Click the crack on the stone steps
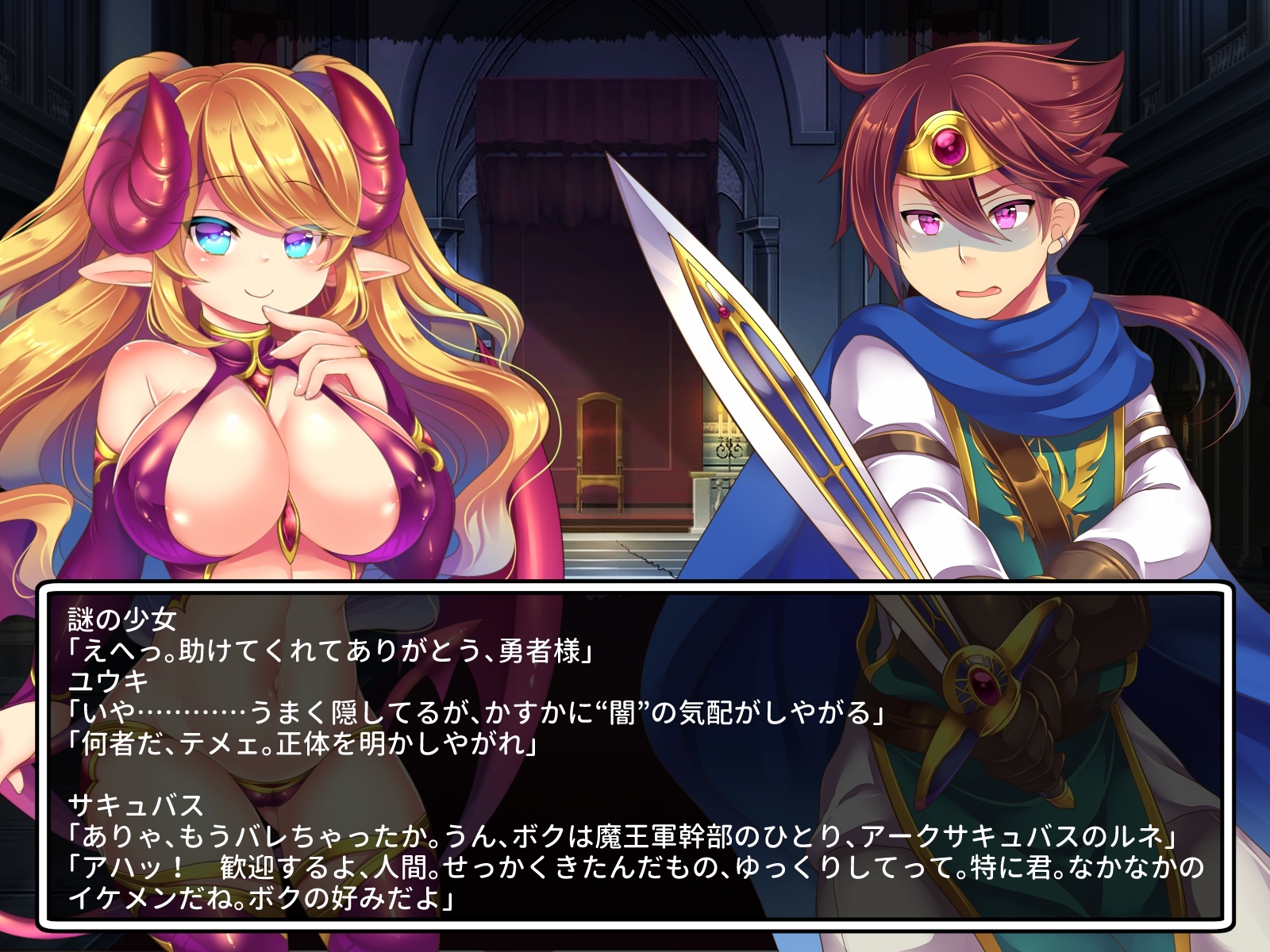Screen dimensions: 1270x952 pyautogui.click(x=645, y=555)
